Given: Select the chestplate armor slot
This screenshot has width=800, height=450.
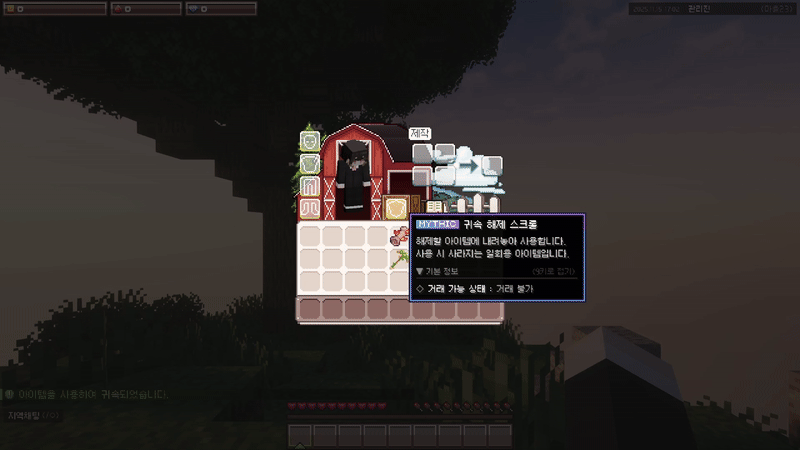Looking at the screenshot, I should click(x=309, y=163).
